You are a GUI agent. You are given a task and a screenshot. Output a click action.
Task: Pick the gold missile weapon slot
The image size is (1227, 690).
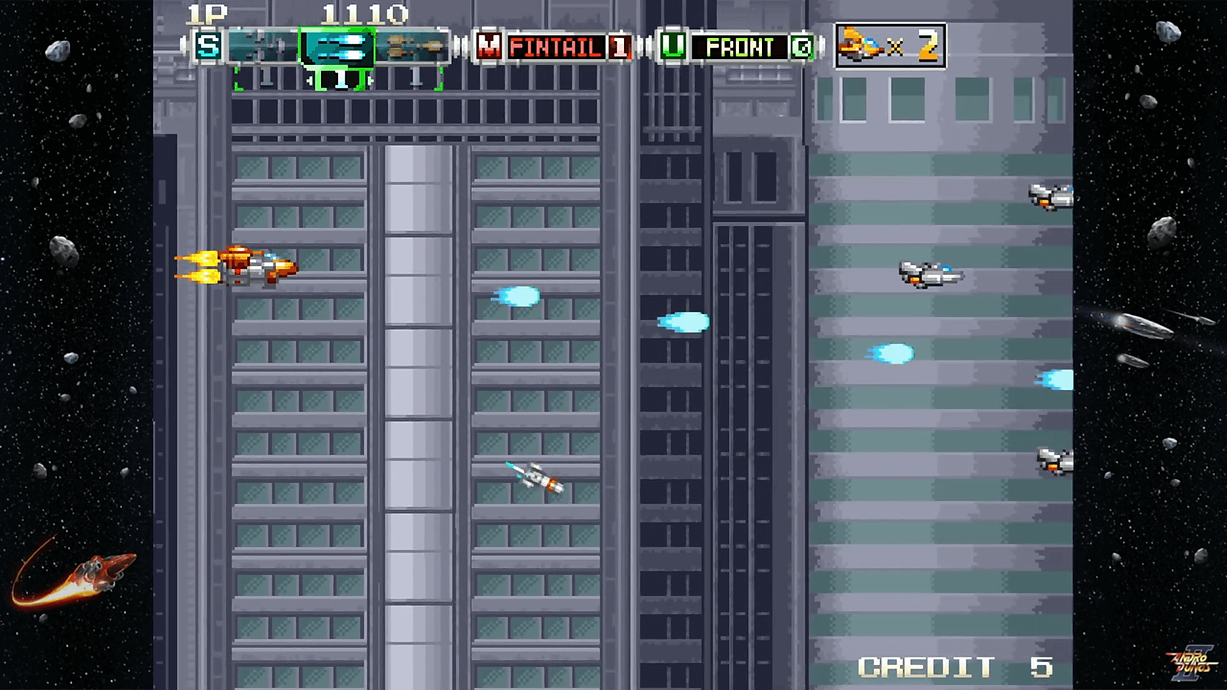point(413,46)
